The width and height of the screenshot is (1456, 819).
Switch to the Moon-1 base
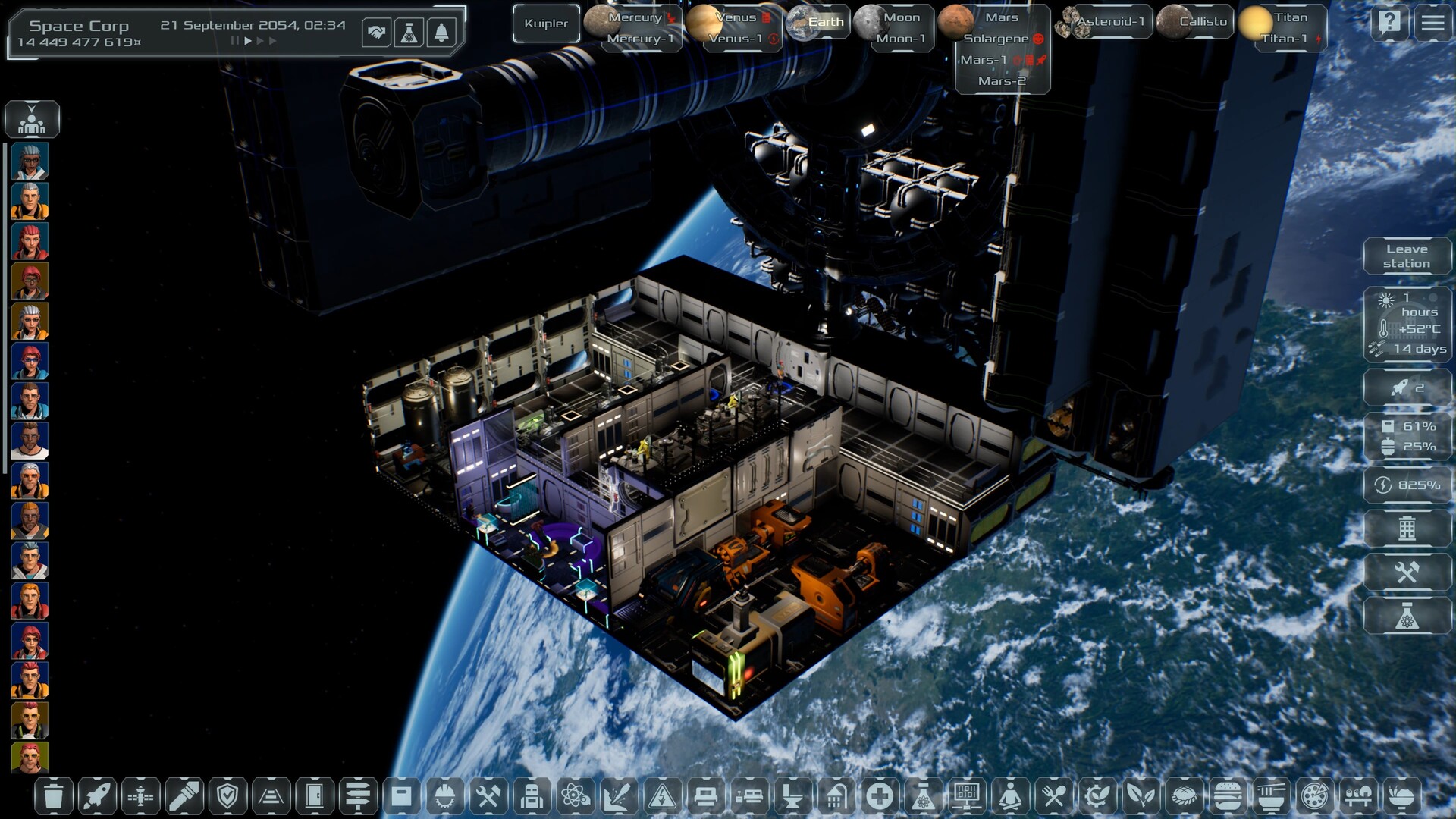pyautogui.click(x=901, y=39)
